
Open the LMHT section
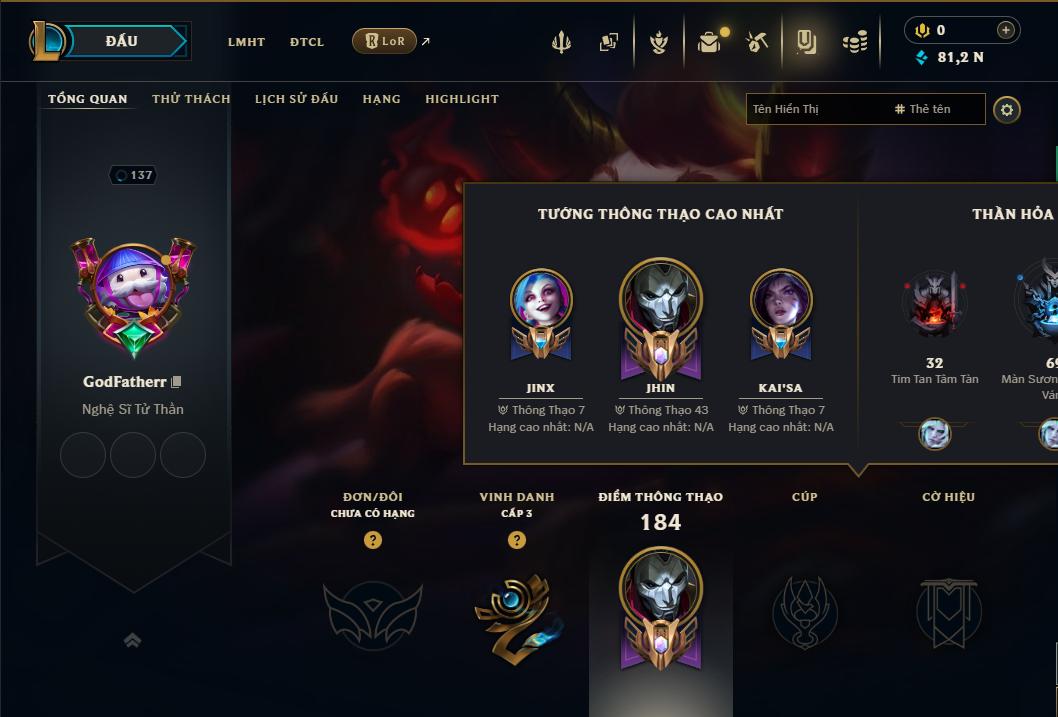(x=246, y=42)
